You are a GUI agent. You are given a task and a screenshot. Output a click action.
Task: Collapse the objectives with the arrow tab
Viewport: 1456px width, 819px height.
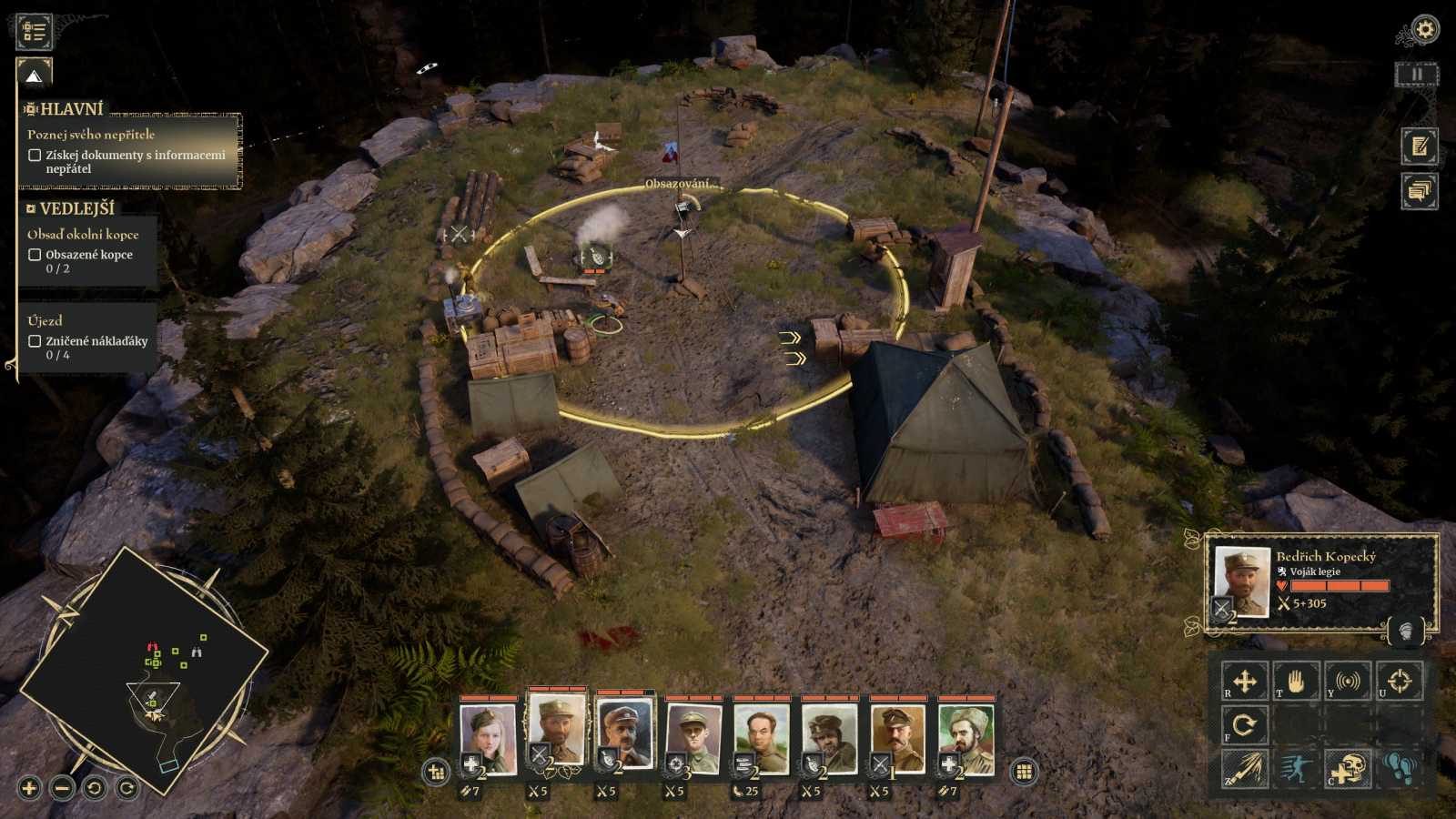(35, 76)
